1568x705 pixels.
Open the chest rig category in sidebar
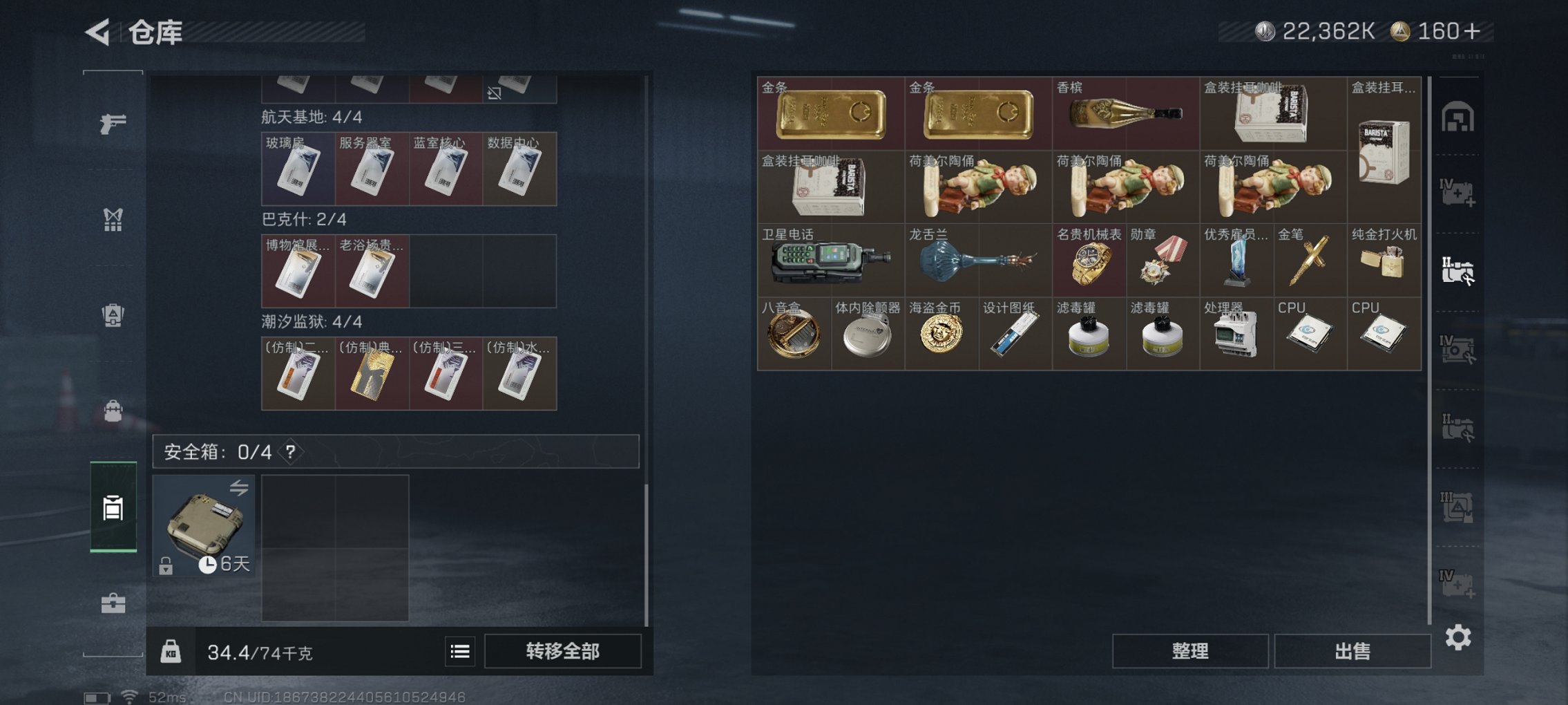(x=113, y=220)
